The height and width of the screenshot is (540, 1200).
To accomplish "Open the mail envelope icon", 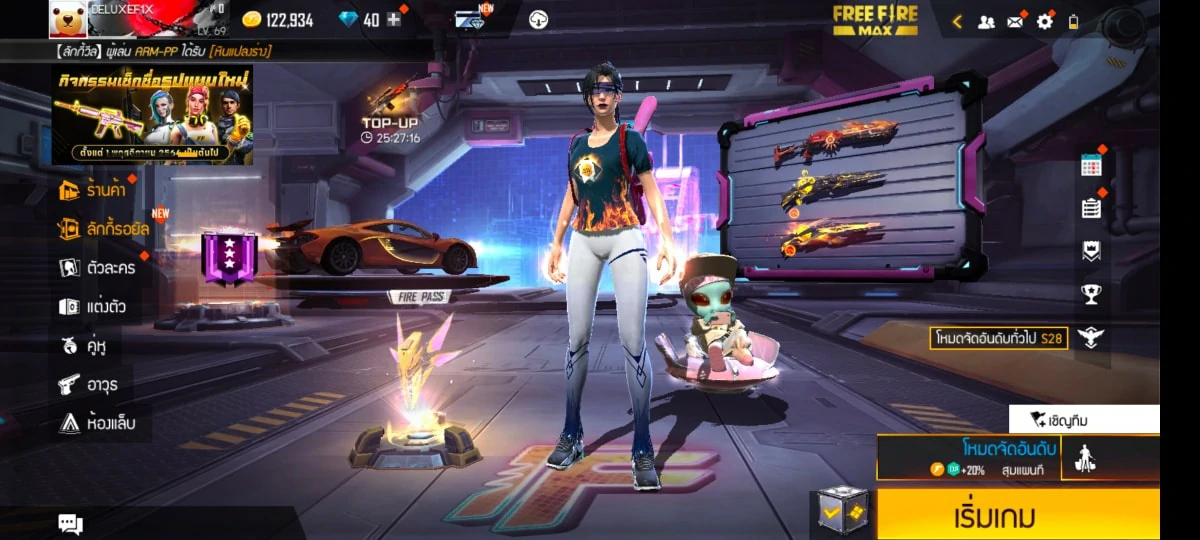I will click(1015, 21).
